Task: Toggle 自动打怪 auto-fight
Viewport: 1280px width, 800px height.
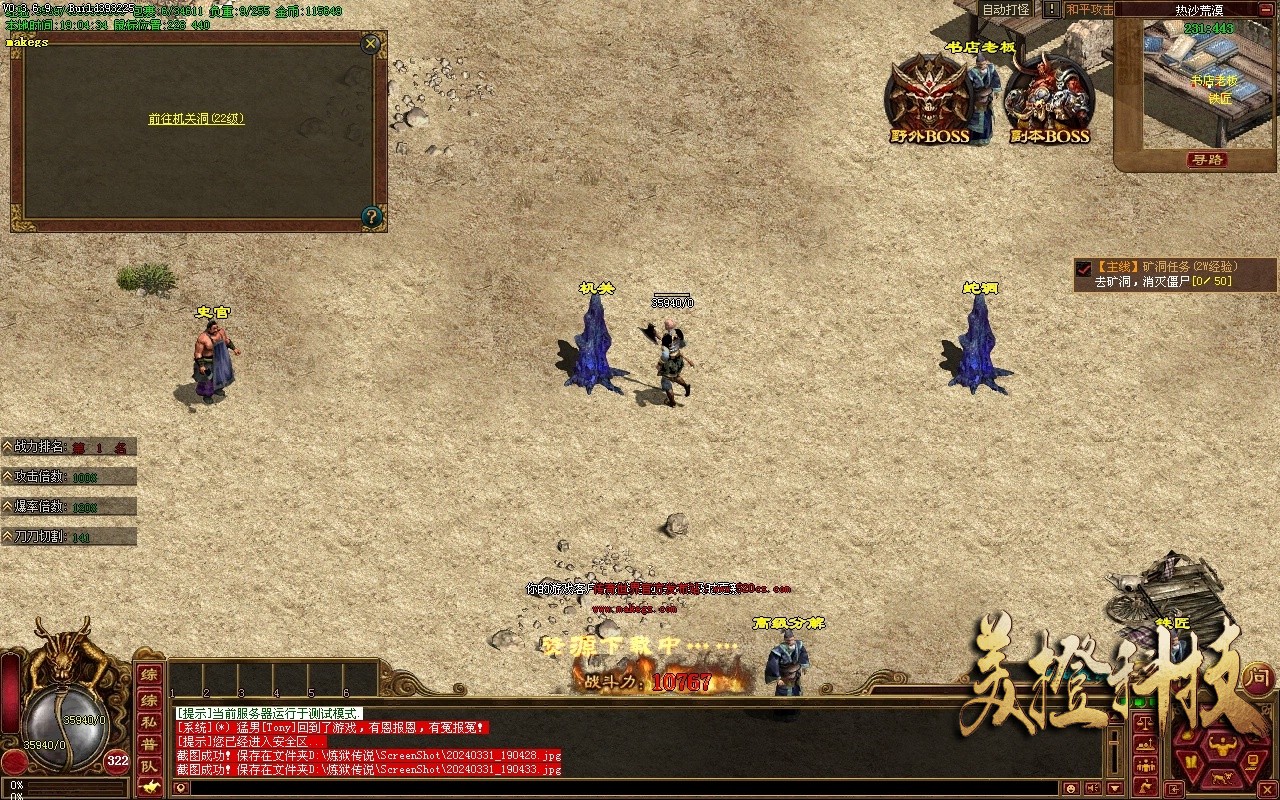Action: (1005, 9)
